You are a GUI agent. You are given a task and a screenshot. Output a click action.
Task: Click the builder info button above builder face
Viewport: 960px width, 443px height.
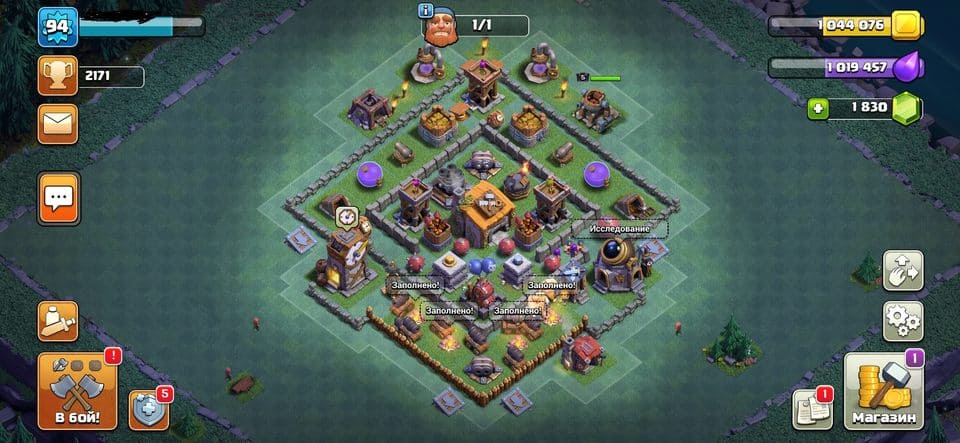click(428, 10)
